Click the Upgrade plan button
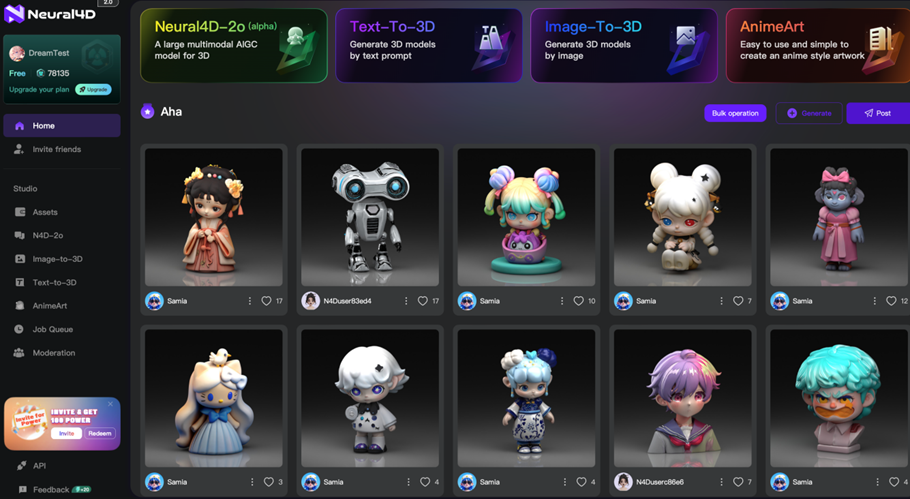Image resolution: width=910 pixels, height=499 pixels. 93,89
